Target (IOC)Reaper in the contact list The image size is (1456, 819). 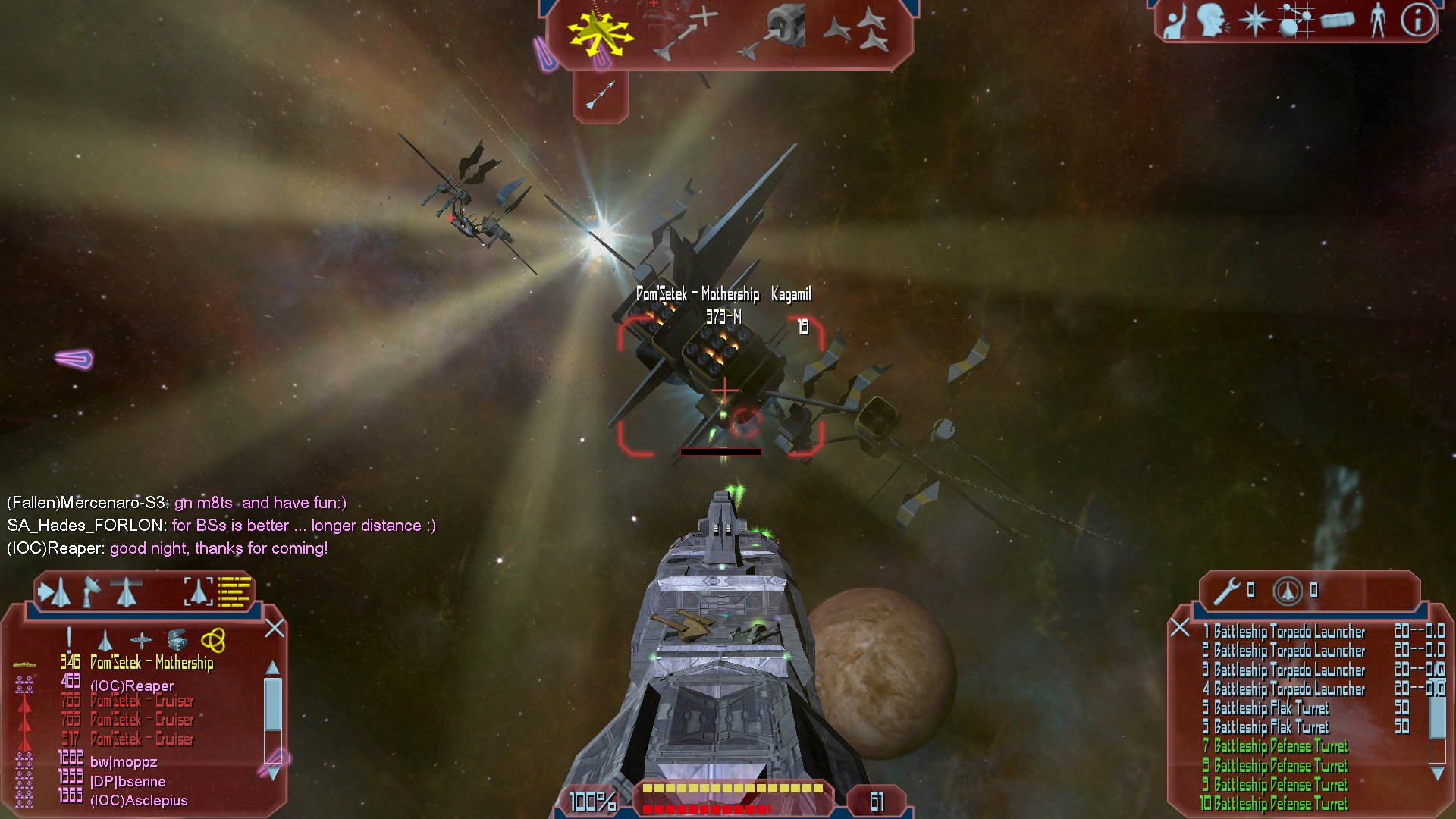tap(132, 686)
